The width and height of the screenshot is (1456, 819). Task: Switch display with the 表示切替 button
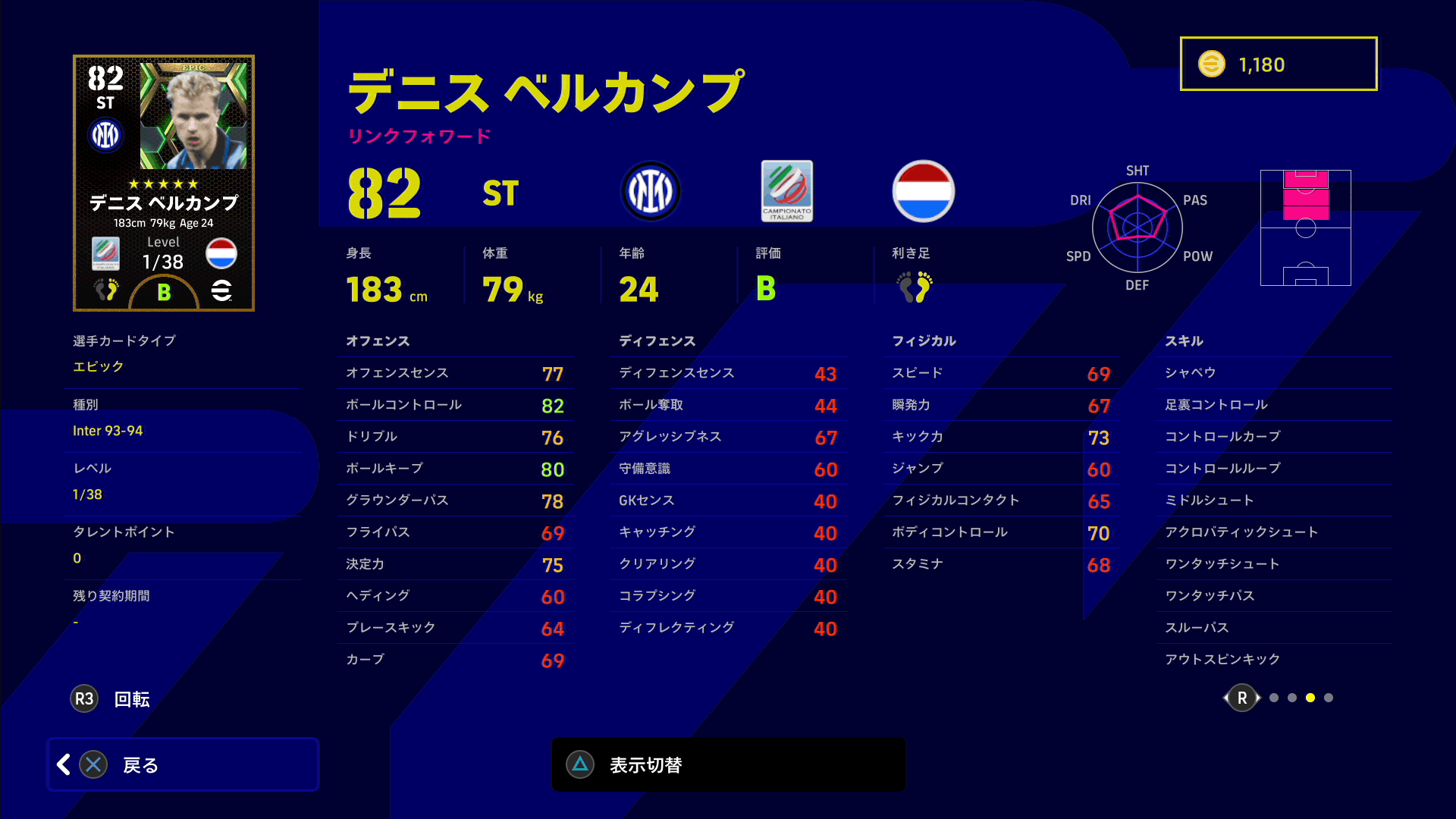click(x=728, y=764)
